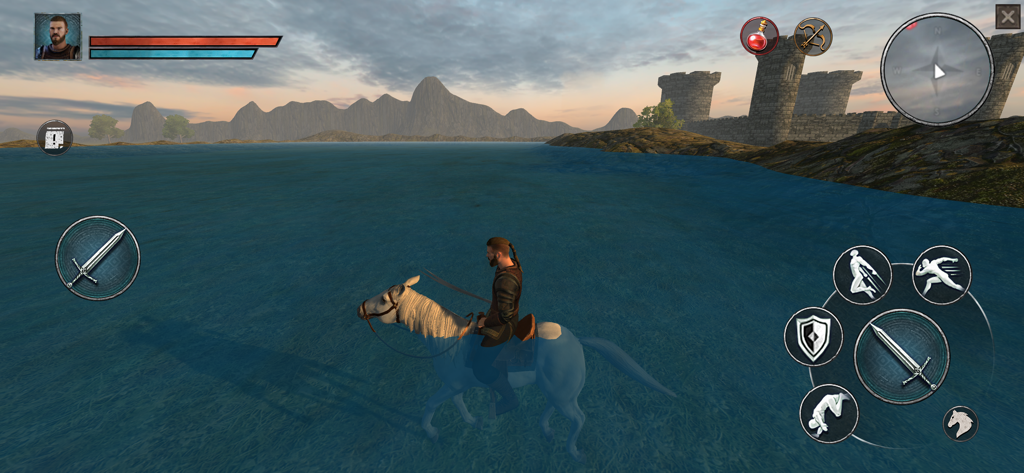Attack with the large sword button
Viewport: 1024px width, 473px height.
[901, 357]
